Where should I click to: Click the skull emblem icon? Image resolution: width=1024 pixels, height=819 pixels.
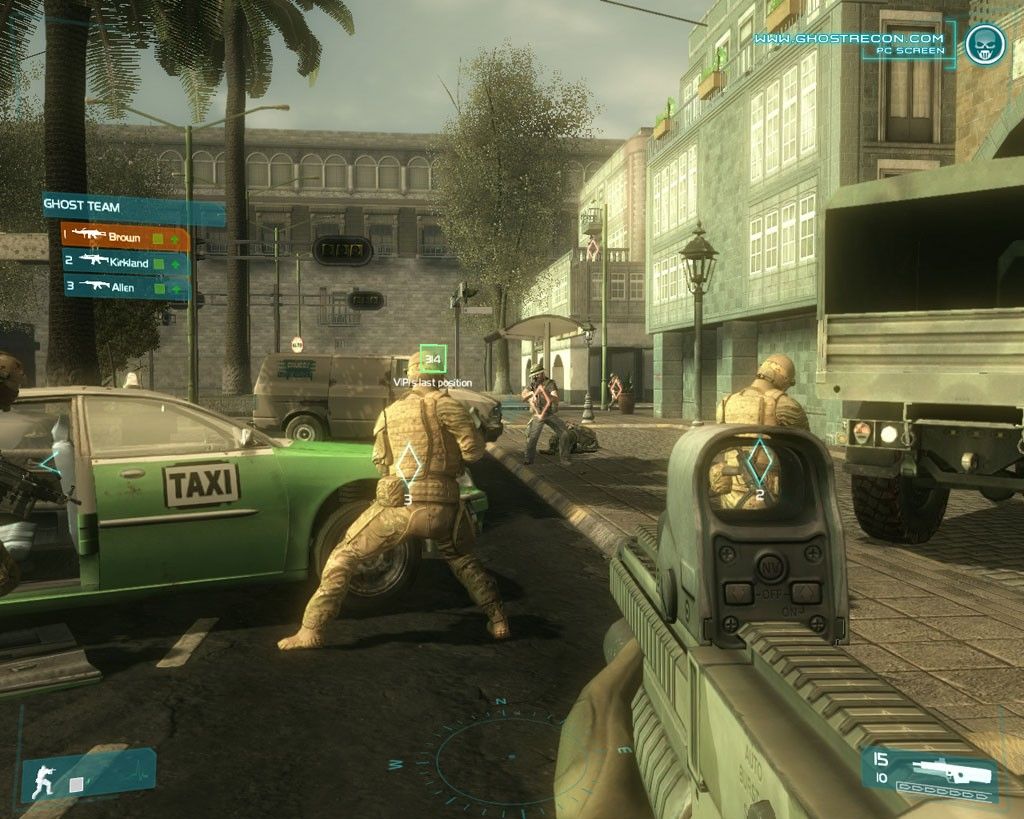pyautogui.click(x=984, y=44)
